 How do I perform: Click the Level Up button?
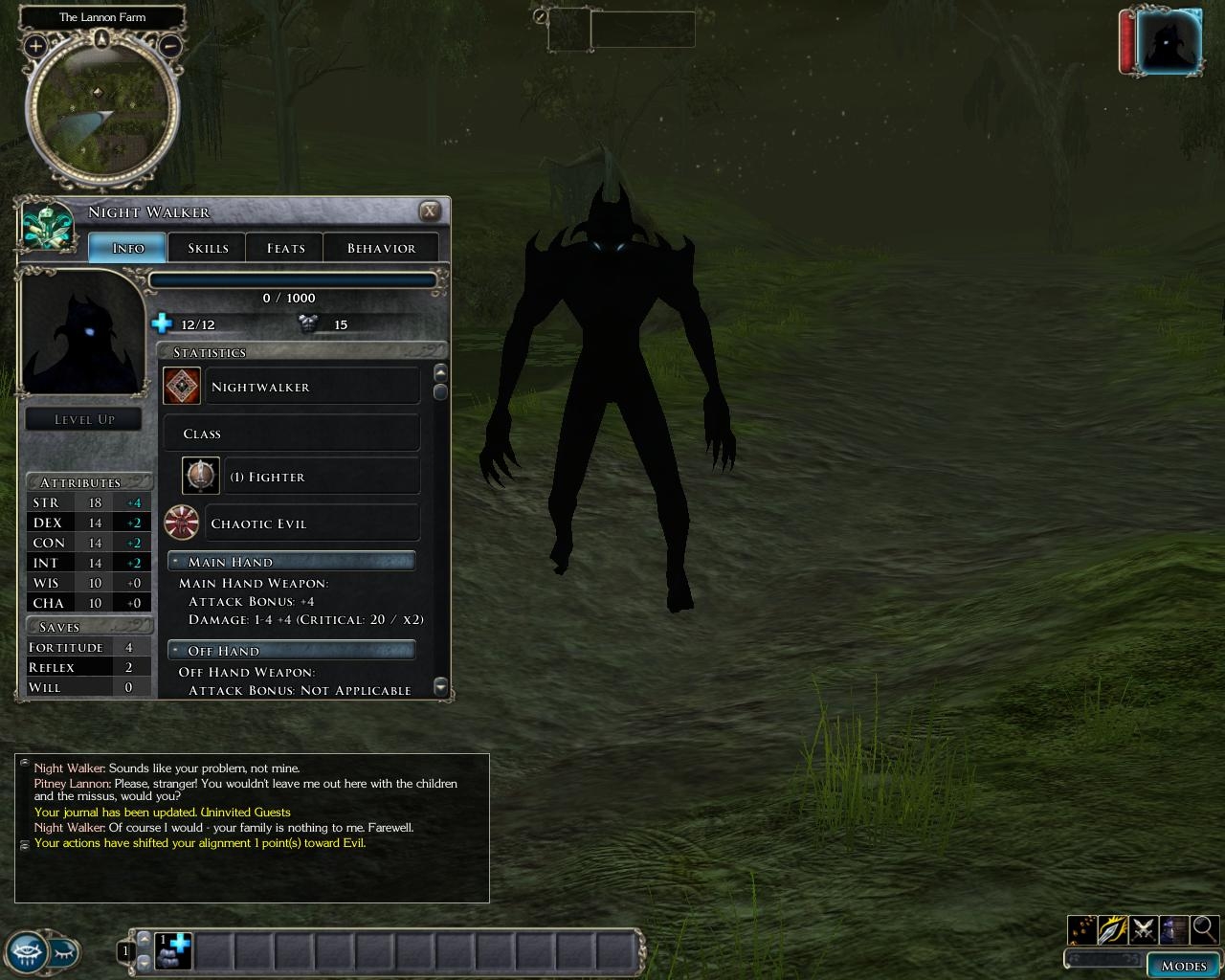(x=84, y=419)
